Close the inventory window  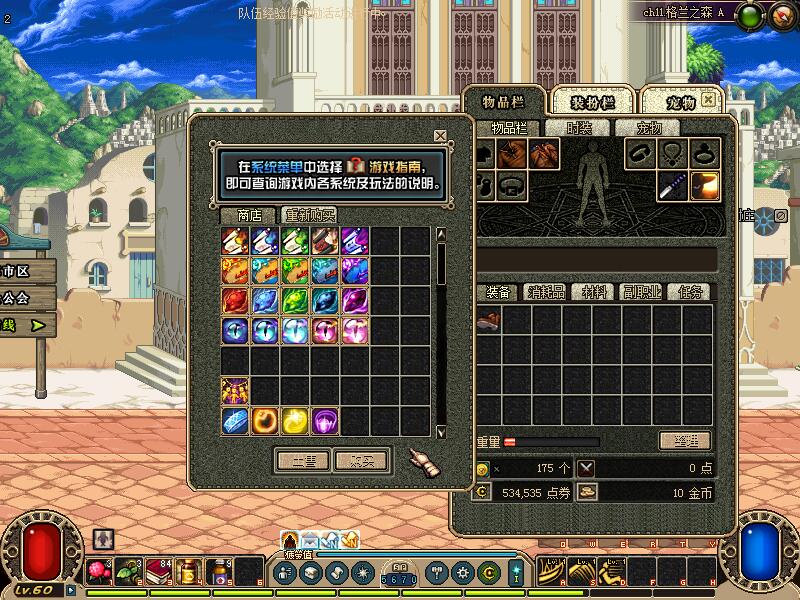click(708, 100)
